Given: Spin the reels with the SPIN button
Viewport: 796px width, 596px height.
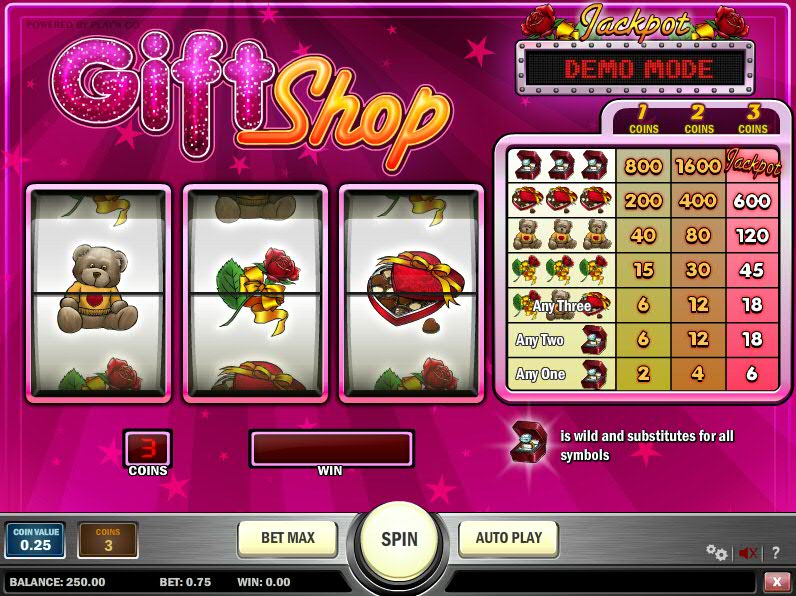Looking at the screenshot, I should (x=398, y=539).
